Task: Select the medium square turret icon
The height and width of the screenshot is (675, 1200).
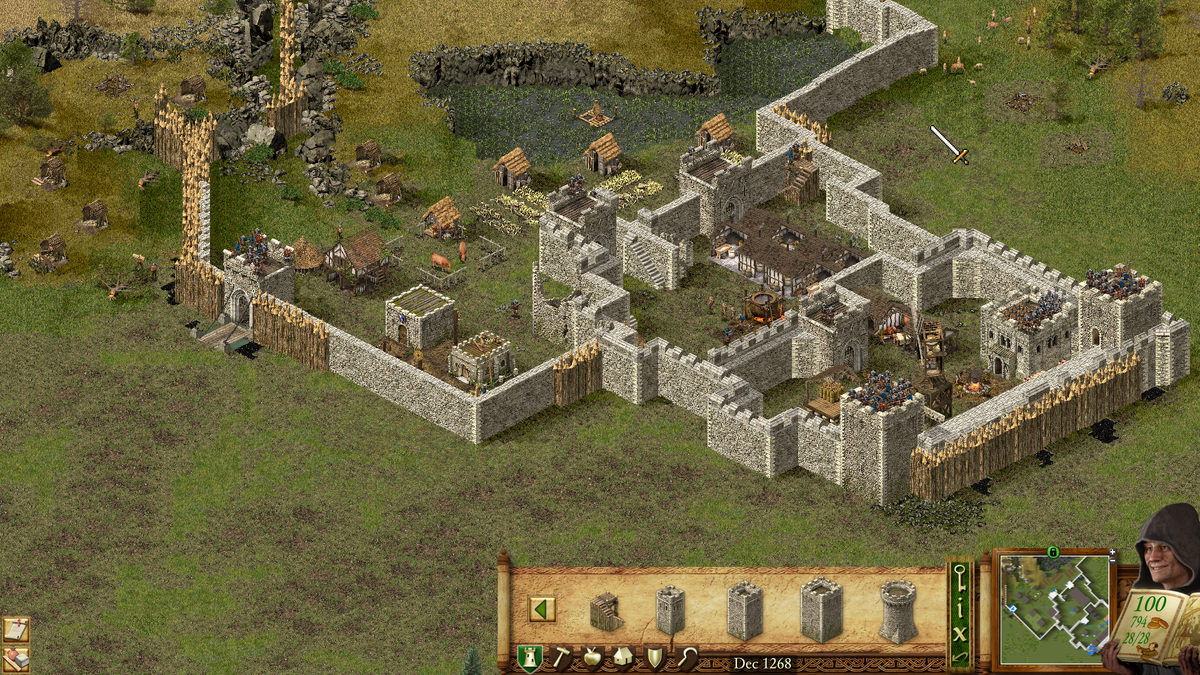Action: pos(745,610)
